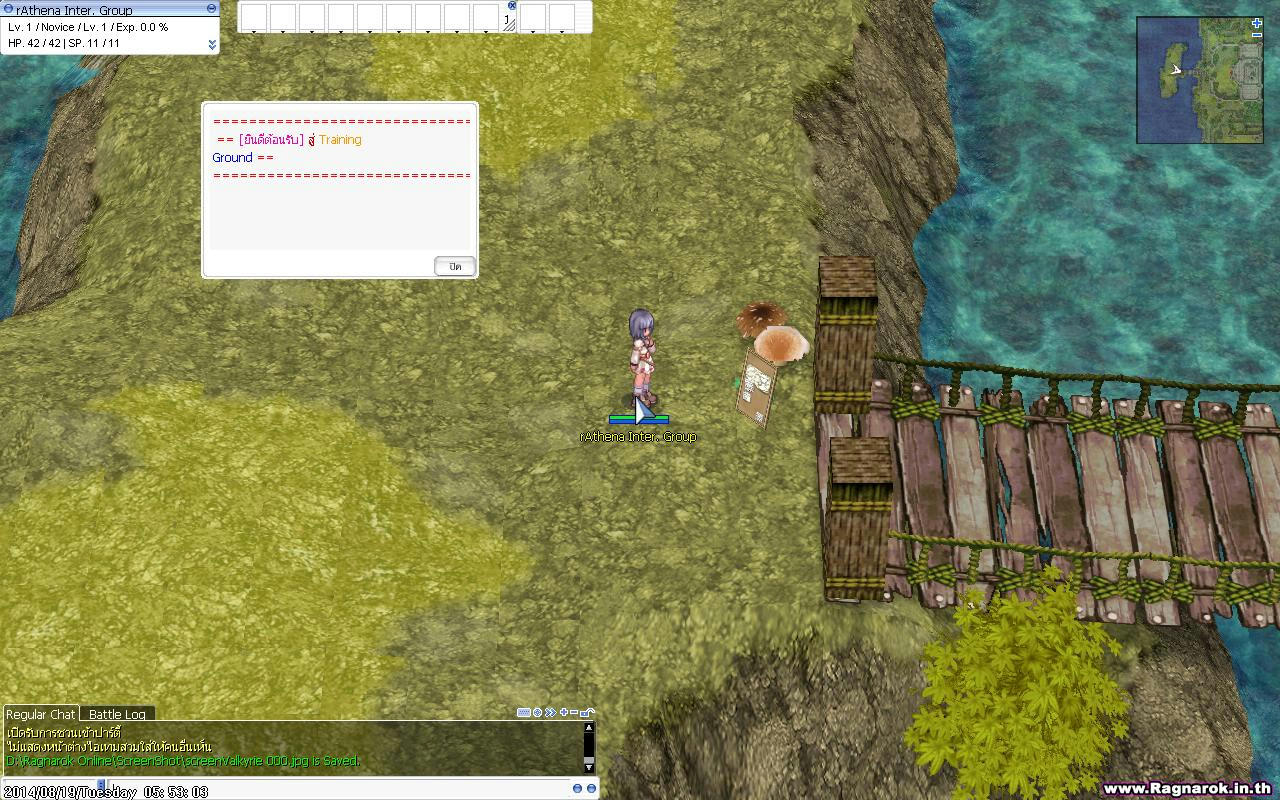Shrink the chat window with minus icon

click(574, 713)
